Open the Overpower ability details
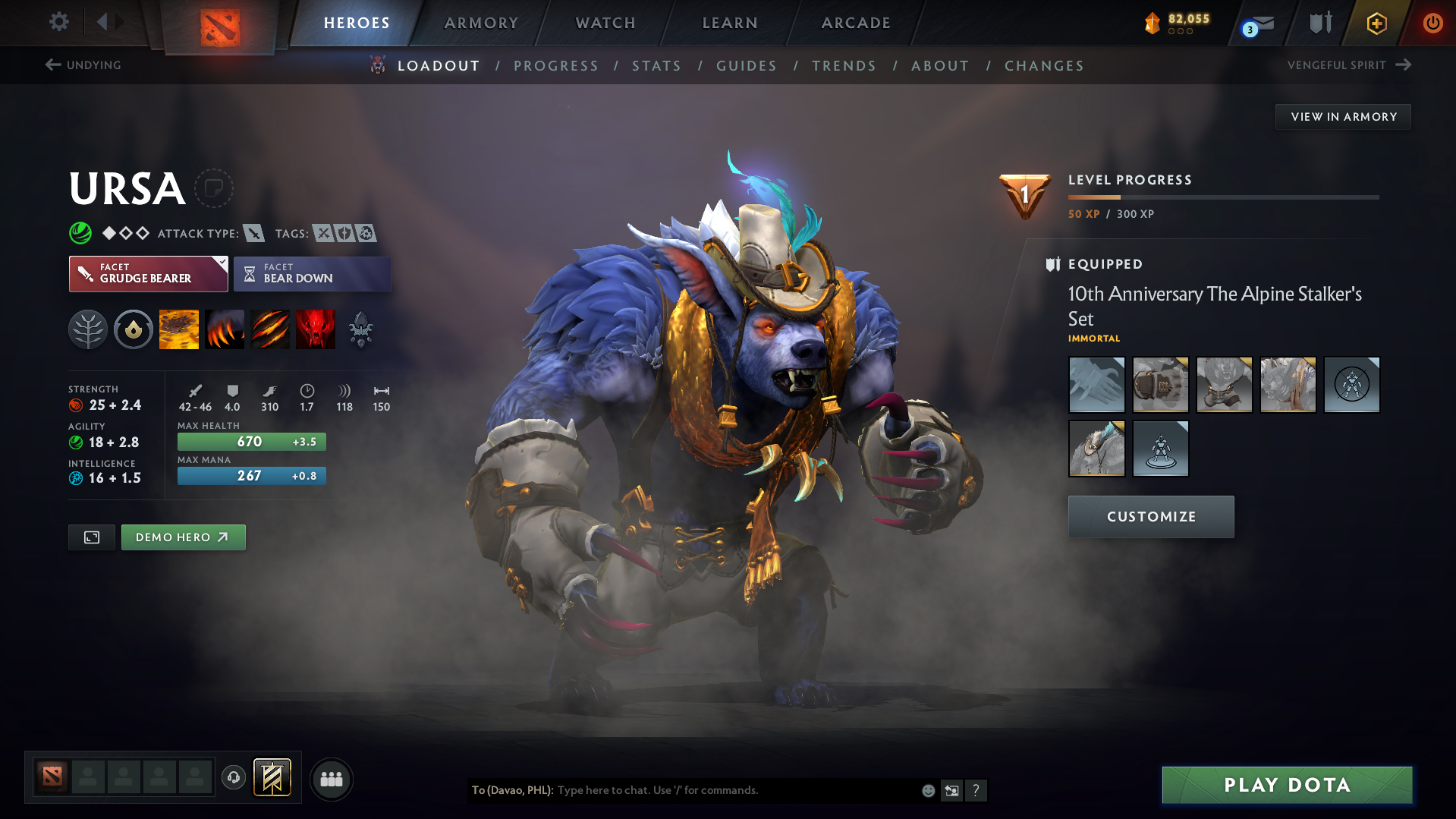 225,329
